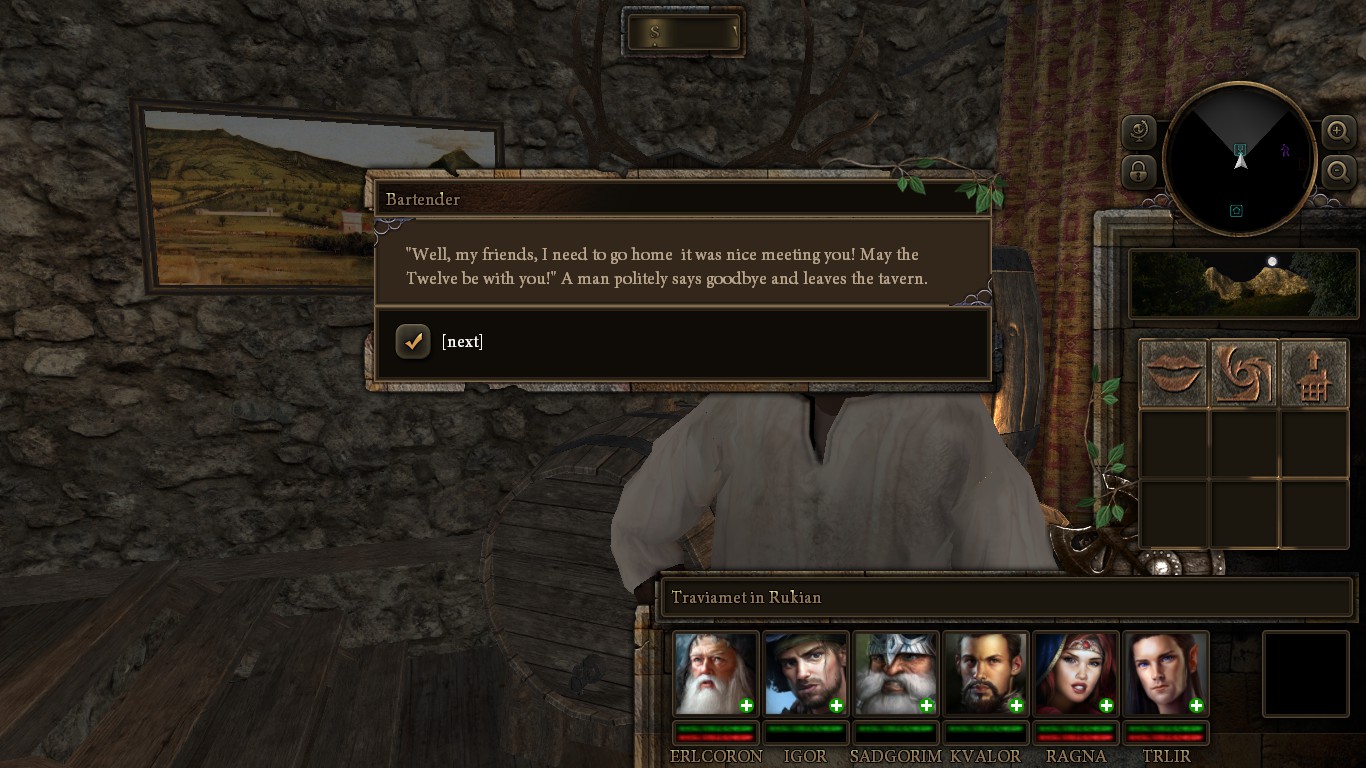1366x768 pixels.
Task: Click the circular minimap
Action: pyautogui.click(x=1239, y=160)
